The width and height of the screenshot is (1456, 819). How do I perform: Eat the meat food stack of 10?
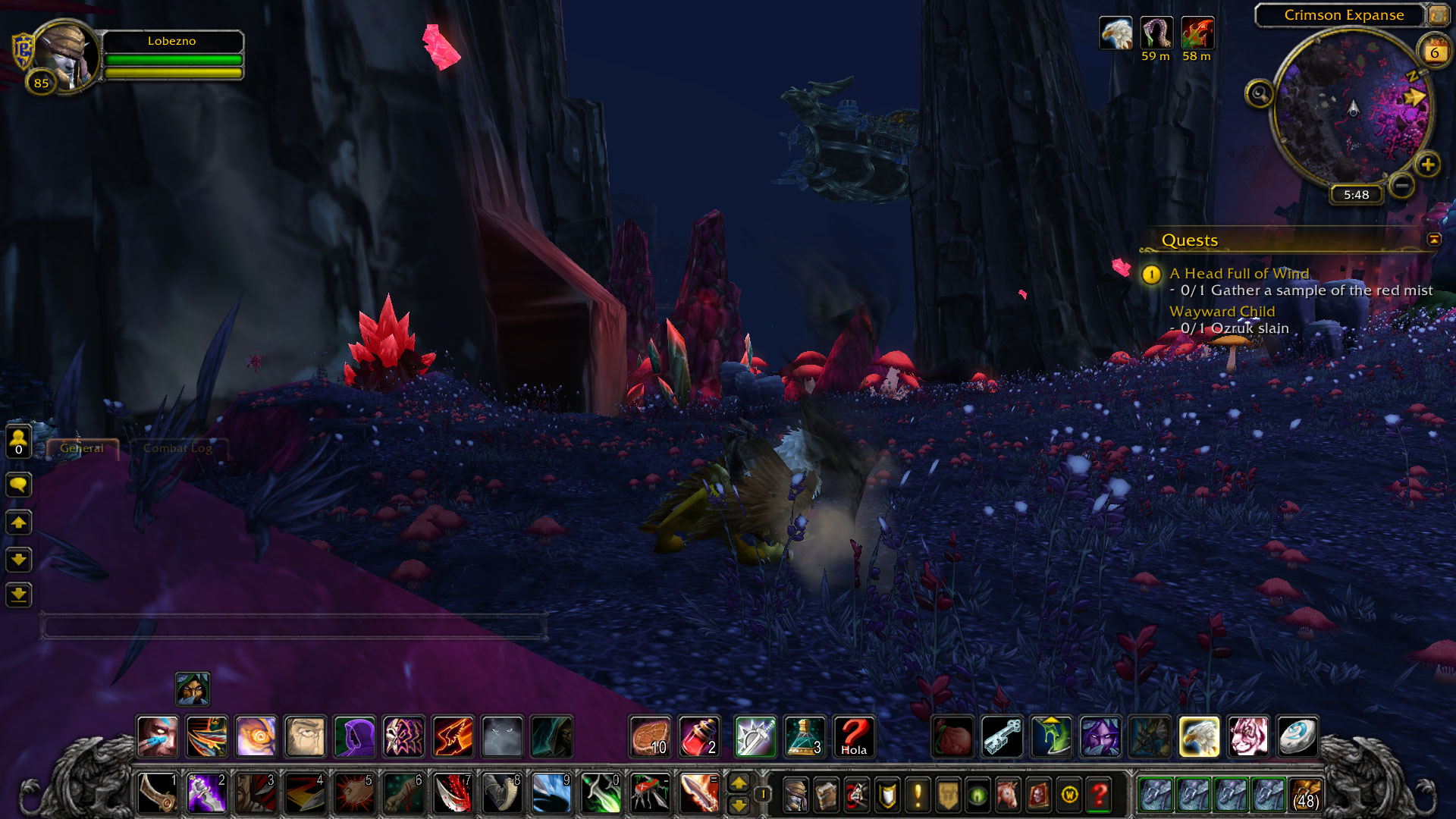coord(651,736)
